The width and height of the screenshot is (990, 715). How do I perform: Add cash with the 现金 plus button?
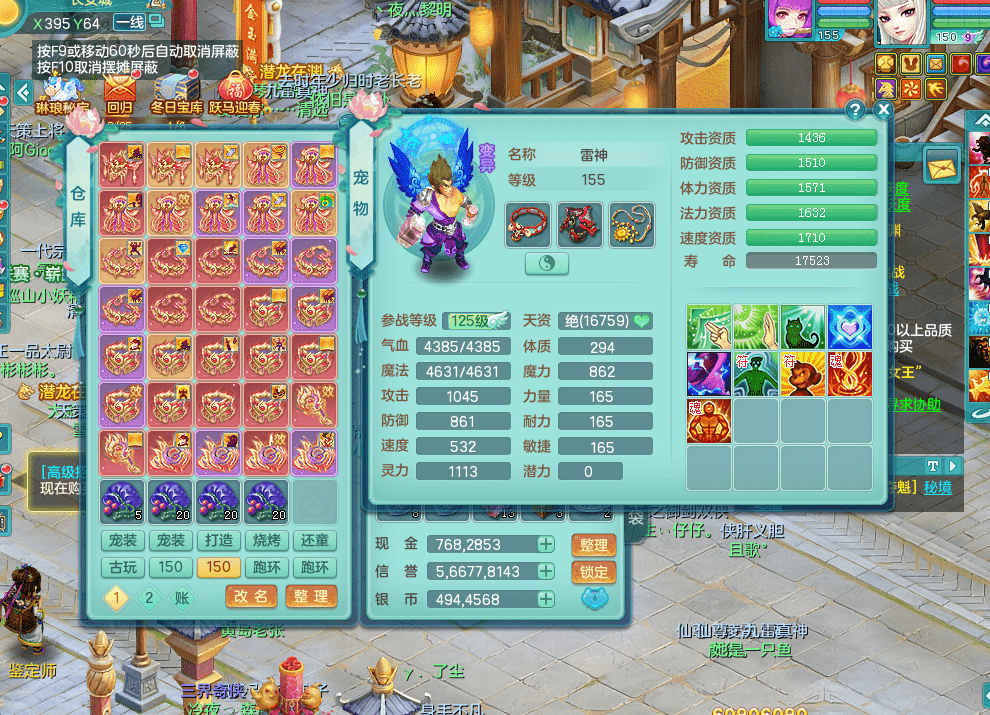click(546, 544)
